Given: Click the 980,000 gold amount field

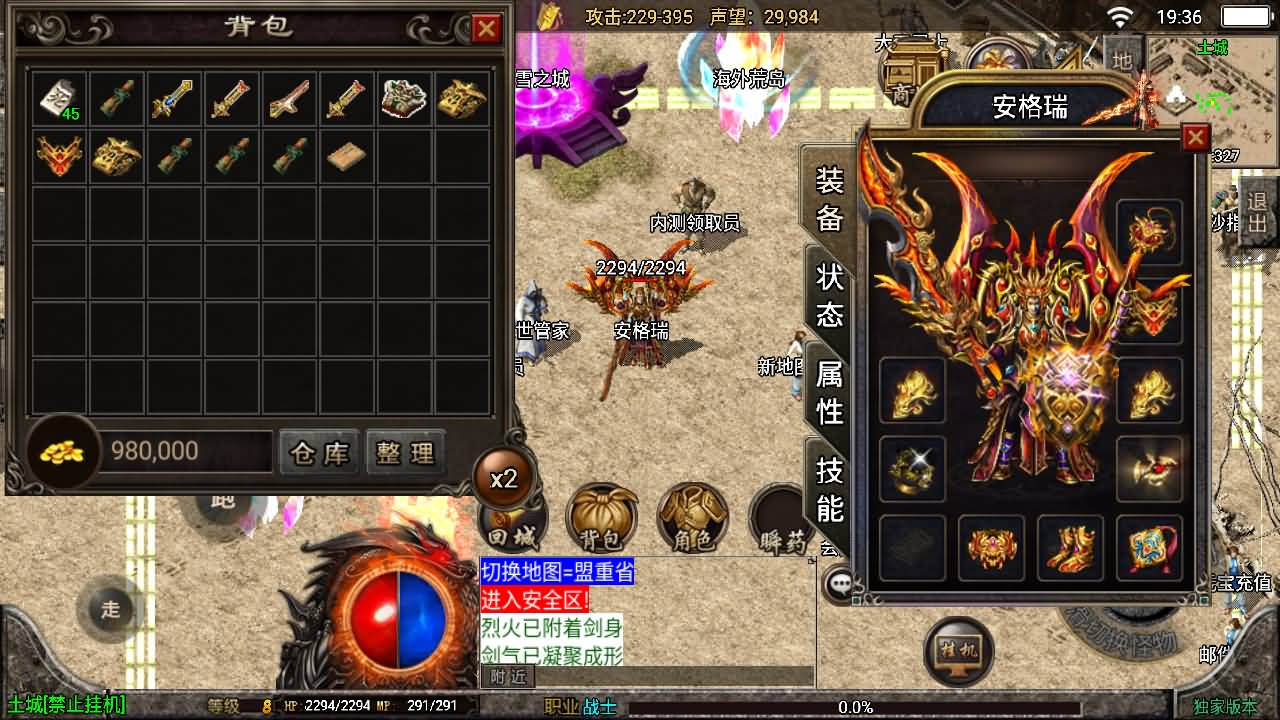Looking at the screenshot, I should tap(185, 452).
